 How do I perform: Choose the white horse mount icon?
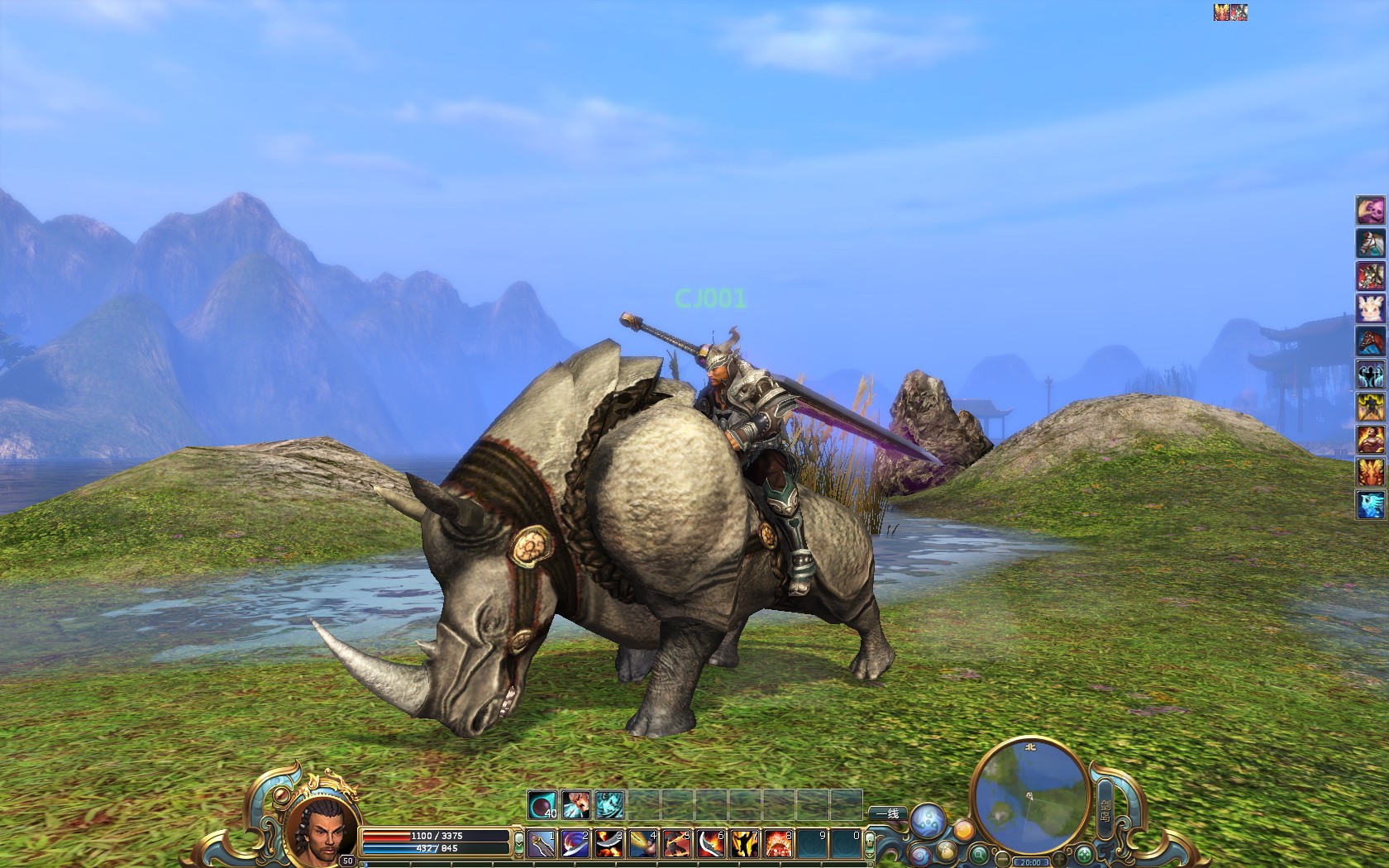coord(1371,243)
